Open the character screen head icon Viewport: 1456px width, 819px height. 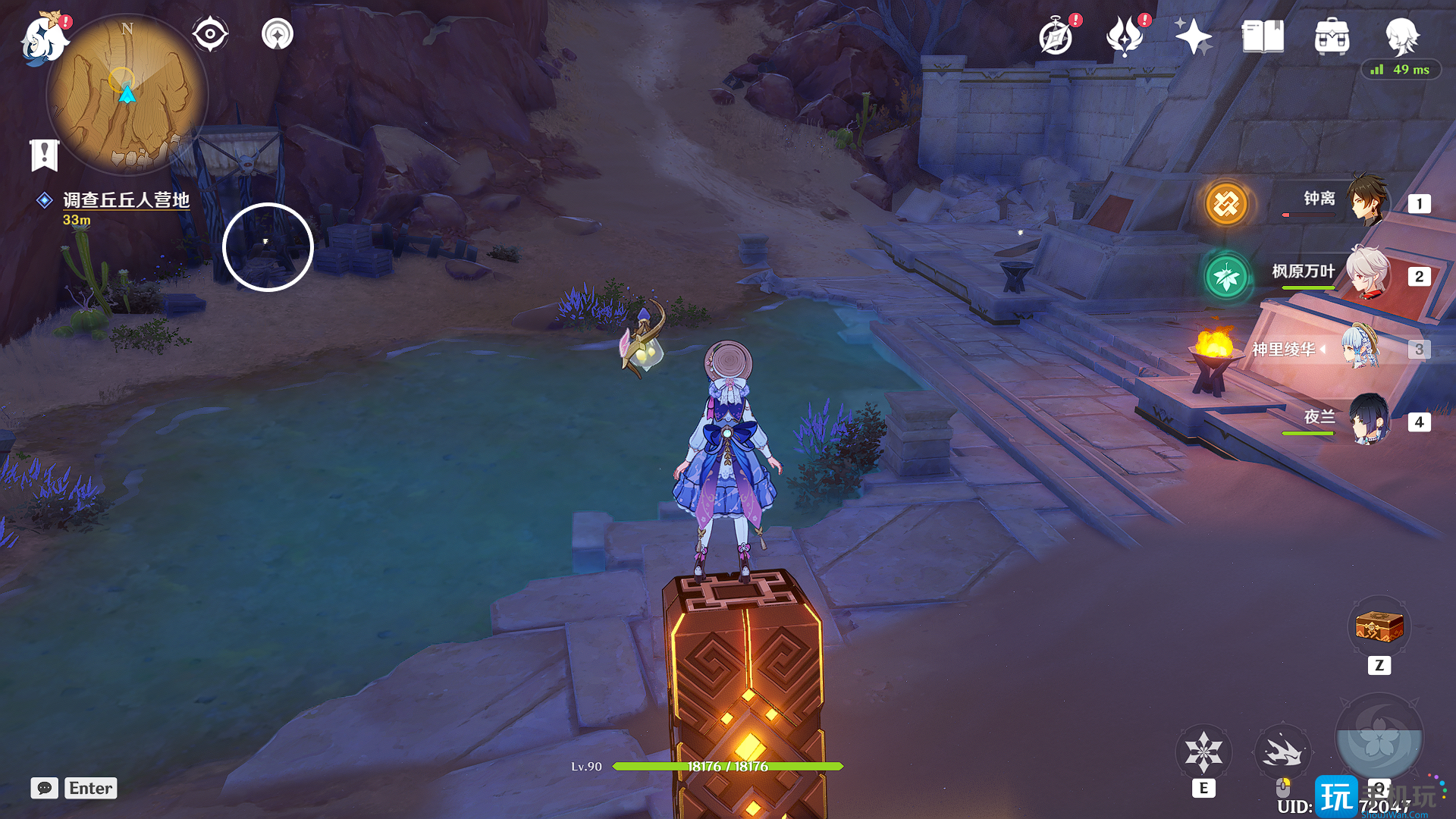1401,36
